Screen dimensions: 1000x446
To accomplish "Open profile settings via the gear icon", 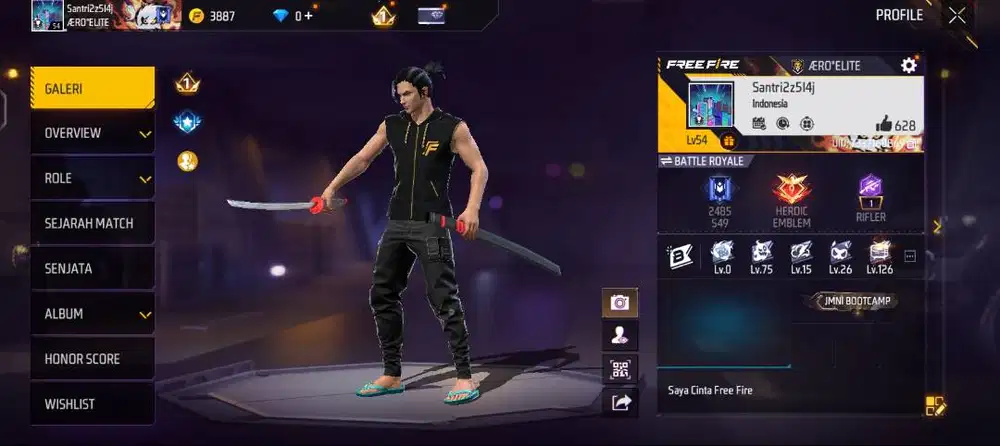I will pyautogui.click(x=908, y=65).
